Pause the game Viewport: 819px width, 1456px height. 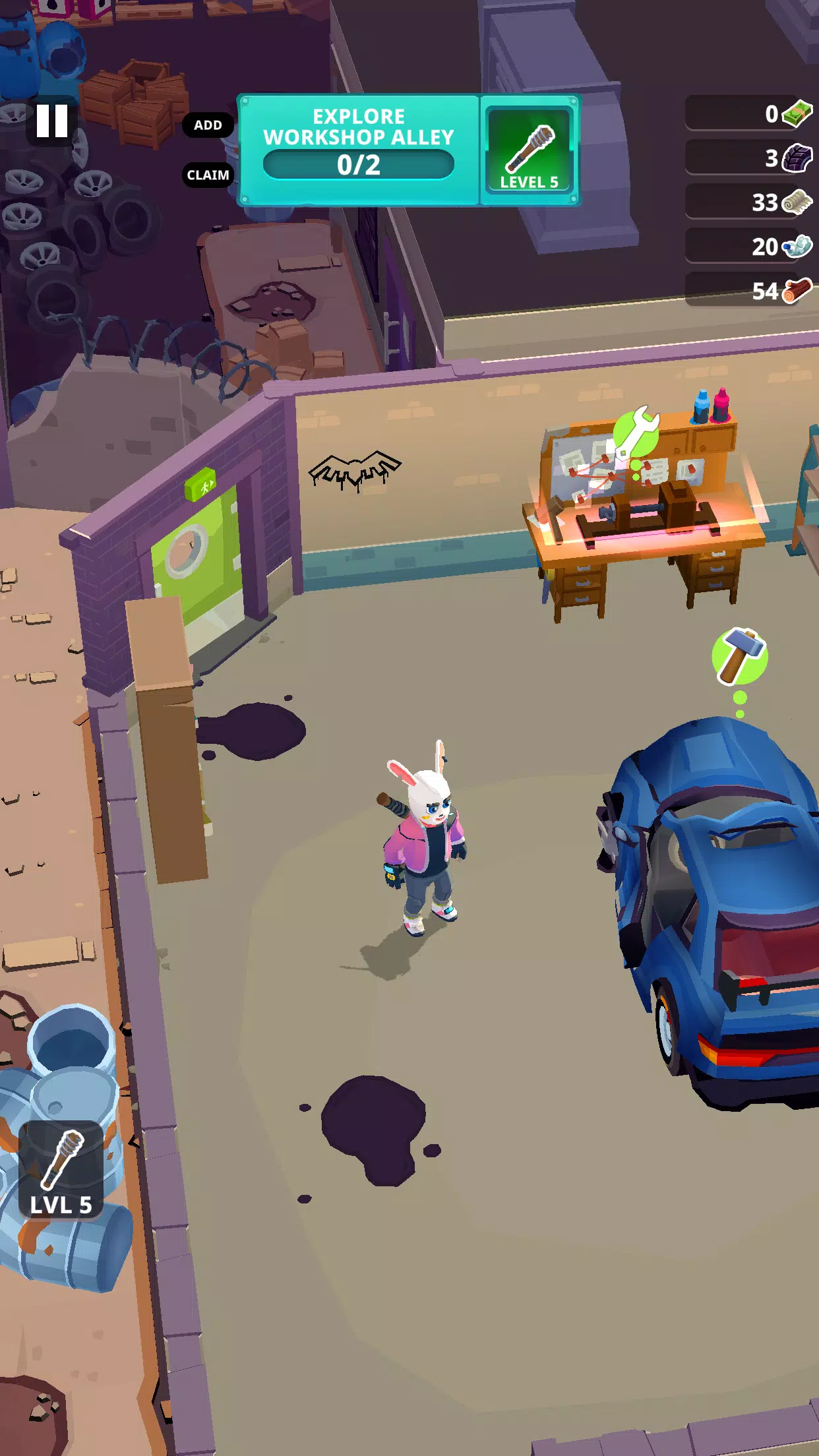[x=52, y=121]
